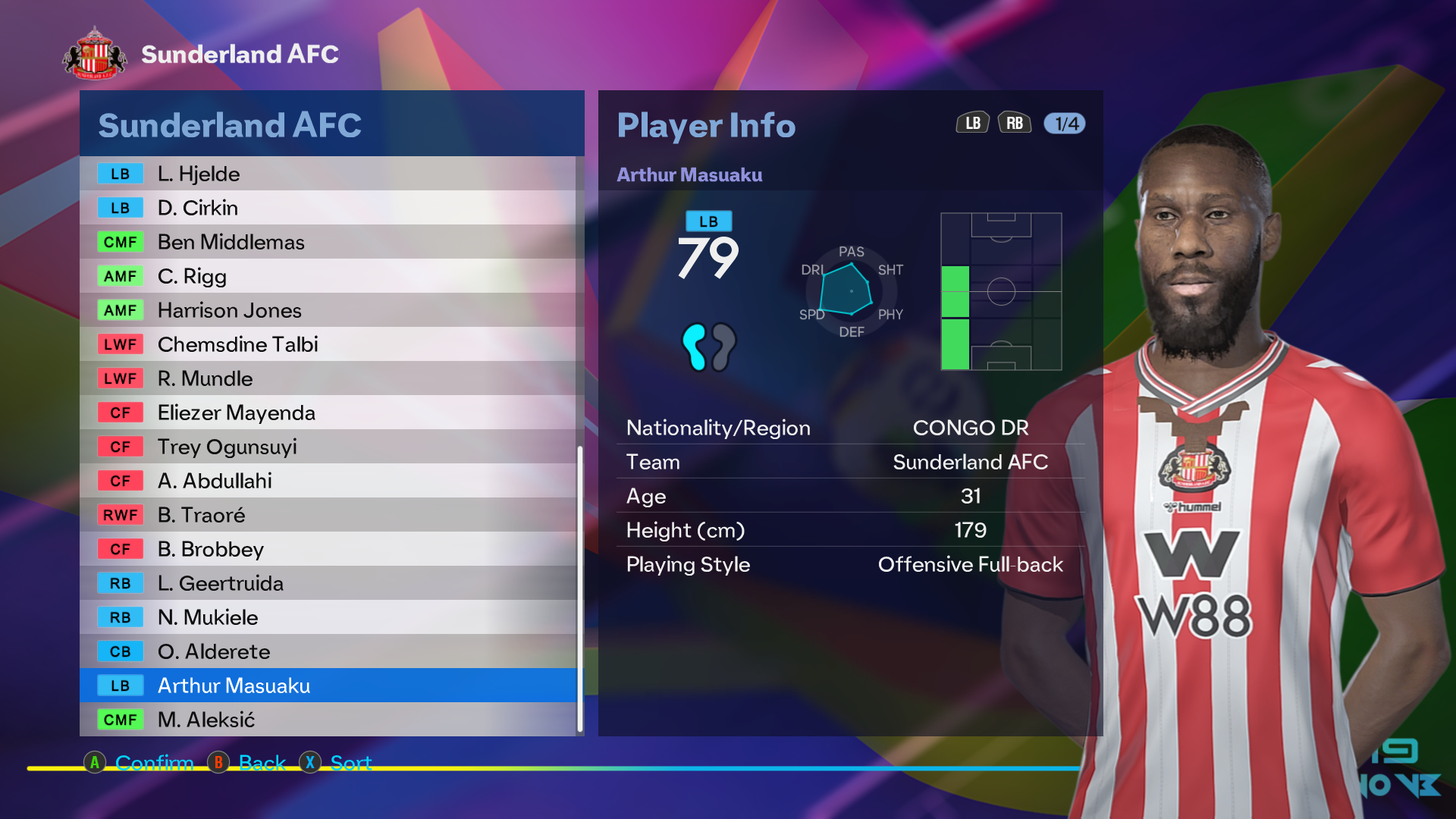
Task: Click the Confirm option
Action: pyautogui.click(x=153, y=762)
